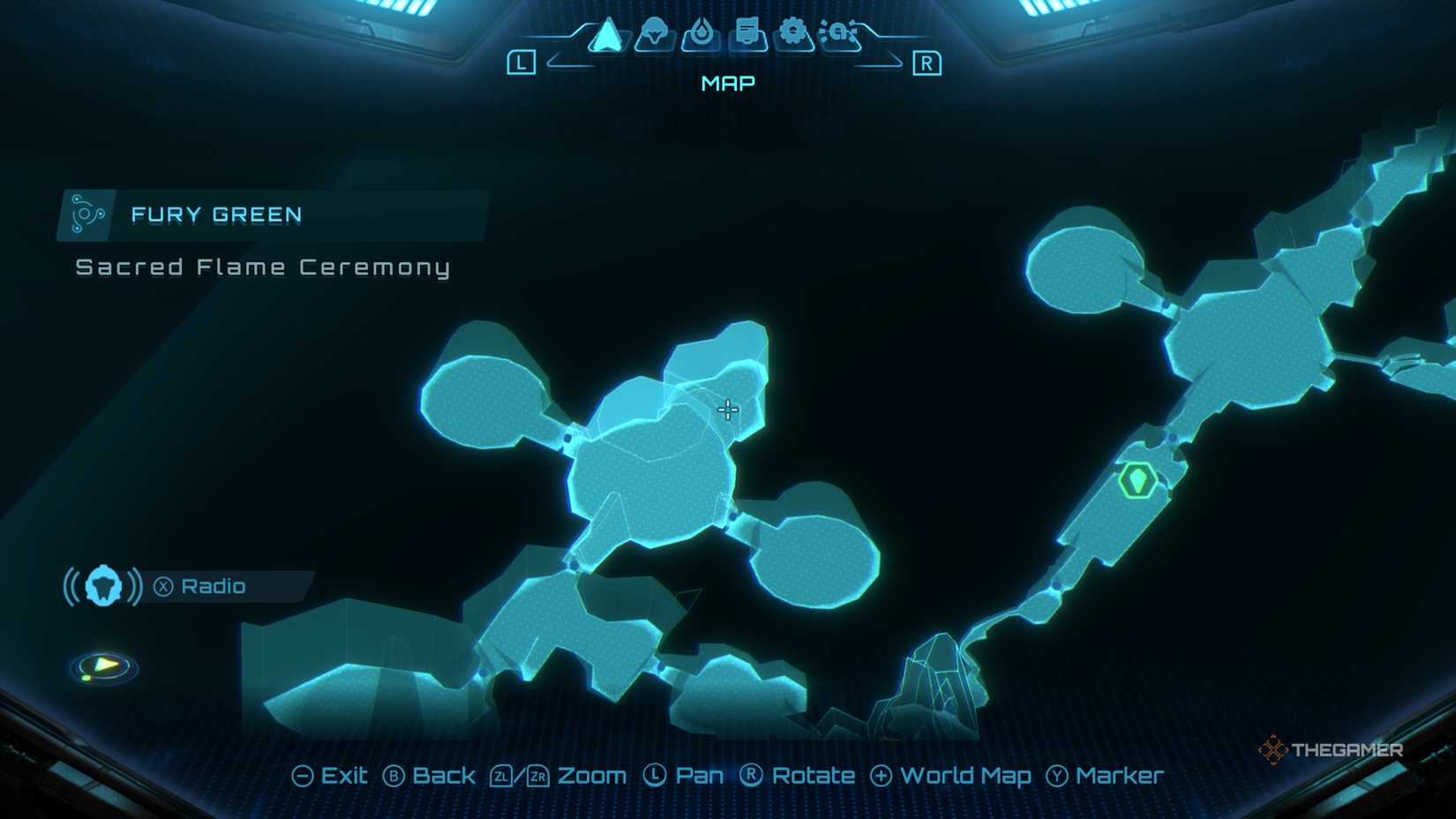1456x819 pixels.
Task: Select the energy droplet menu icon
Action: [702, 31]
